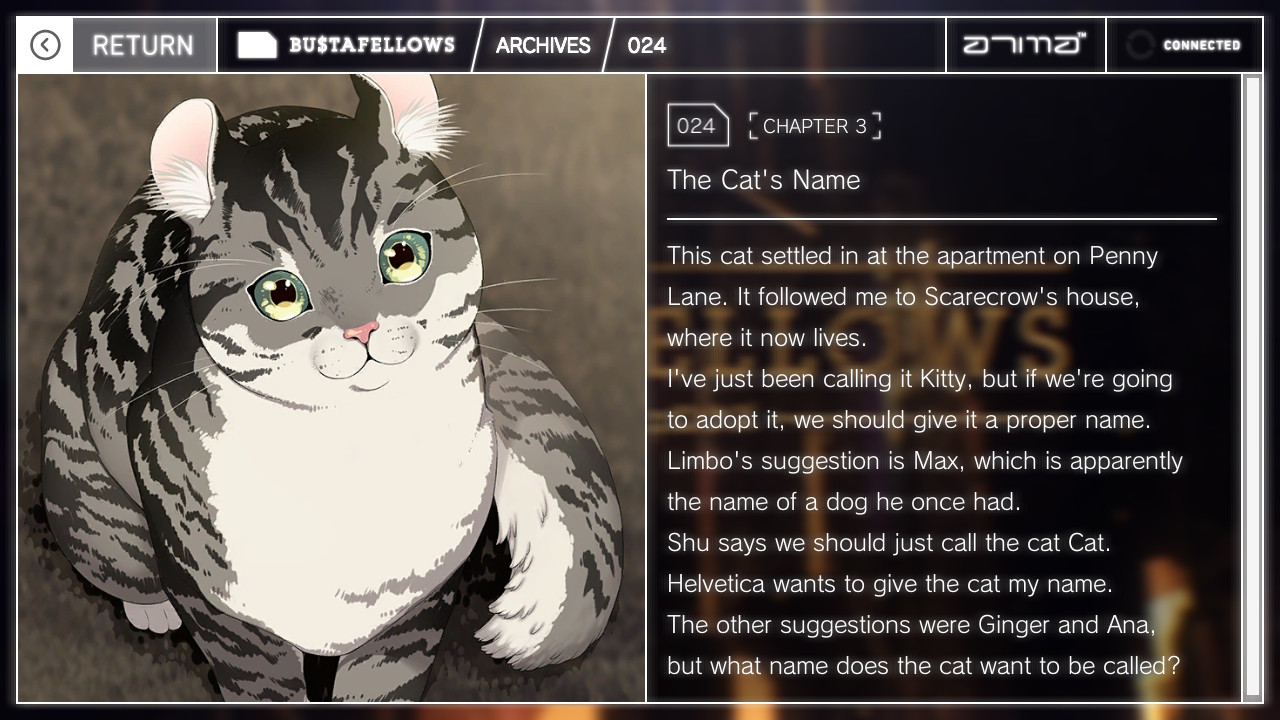The image size is (1280, 720).
Task: Click the archive text scrollbar
Action: (x=1251, y=387)
